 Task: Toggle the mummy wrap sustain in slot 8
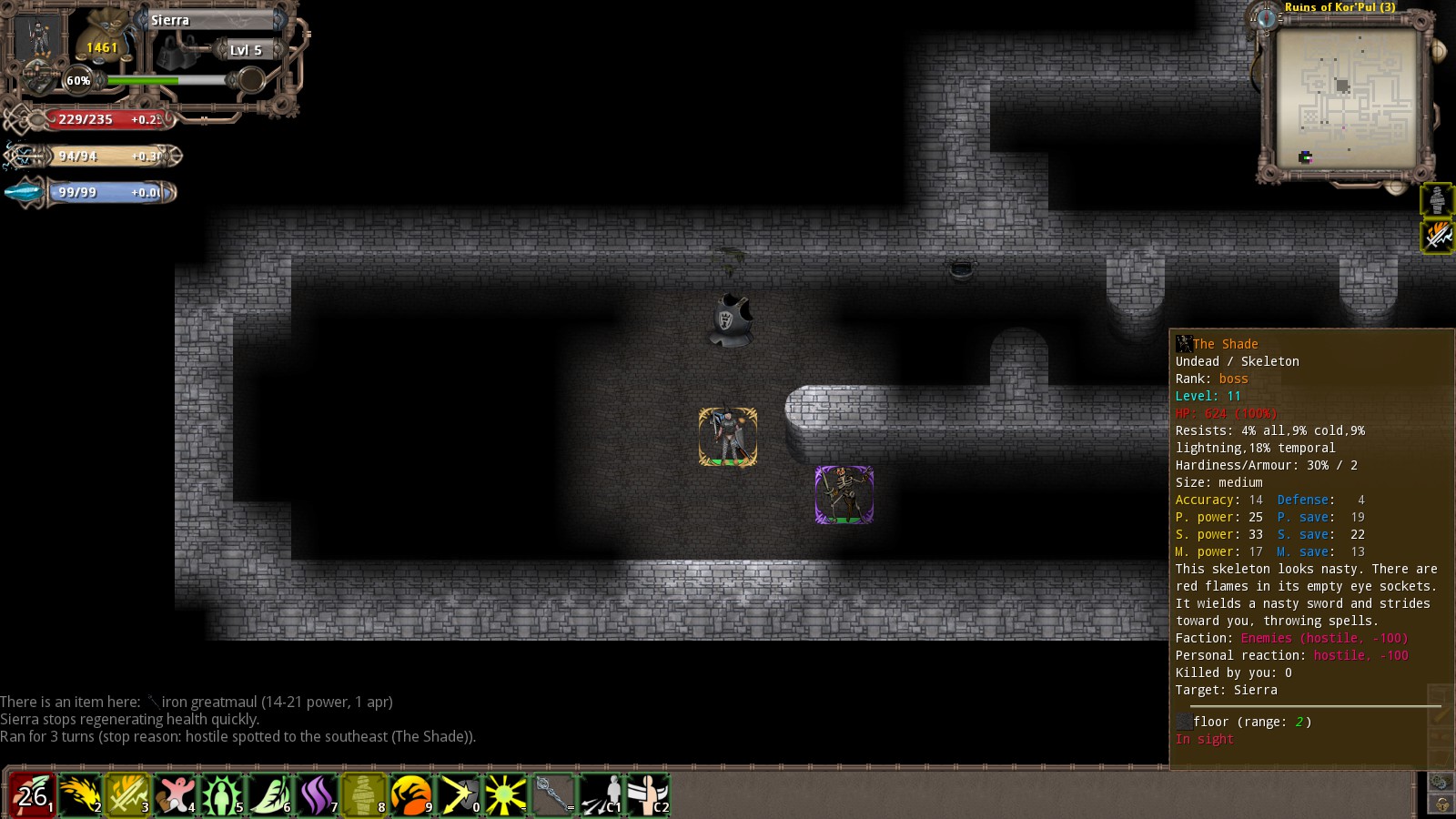pyautogui.click(x=364, y=794)
